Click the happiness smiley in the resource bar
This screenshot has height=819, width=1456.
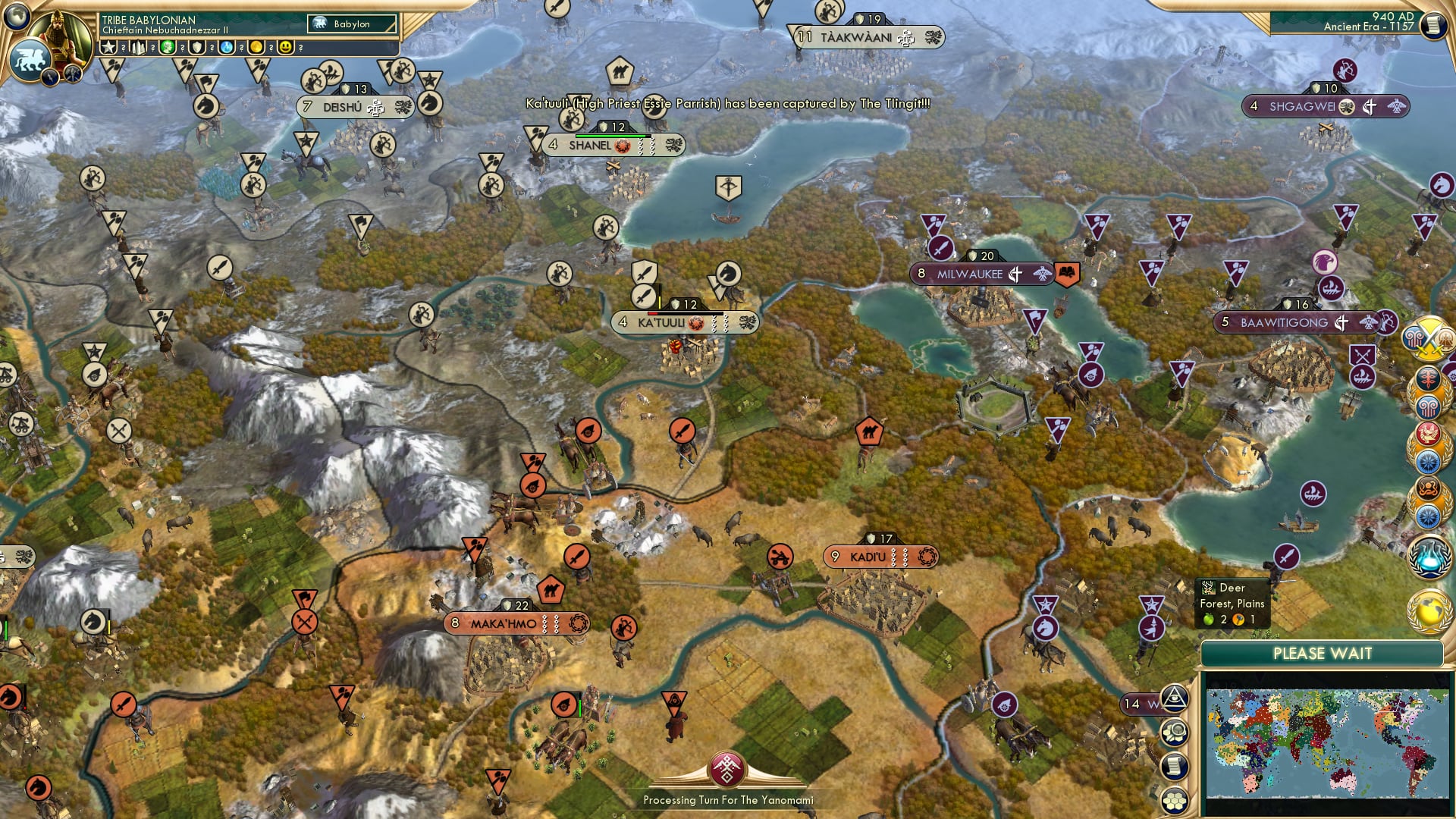tap(286, 49)
